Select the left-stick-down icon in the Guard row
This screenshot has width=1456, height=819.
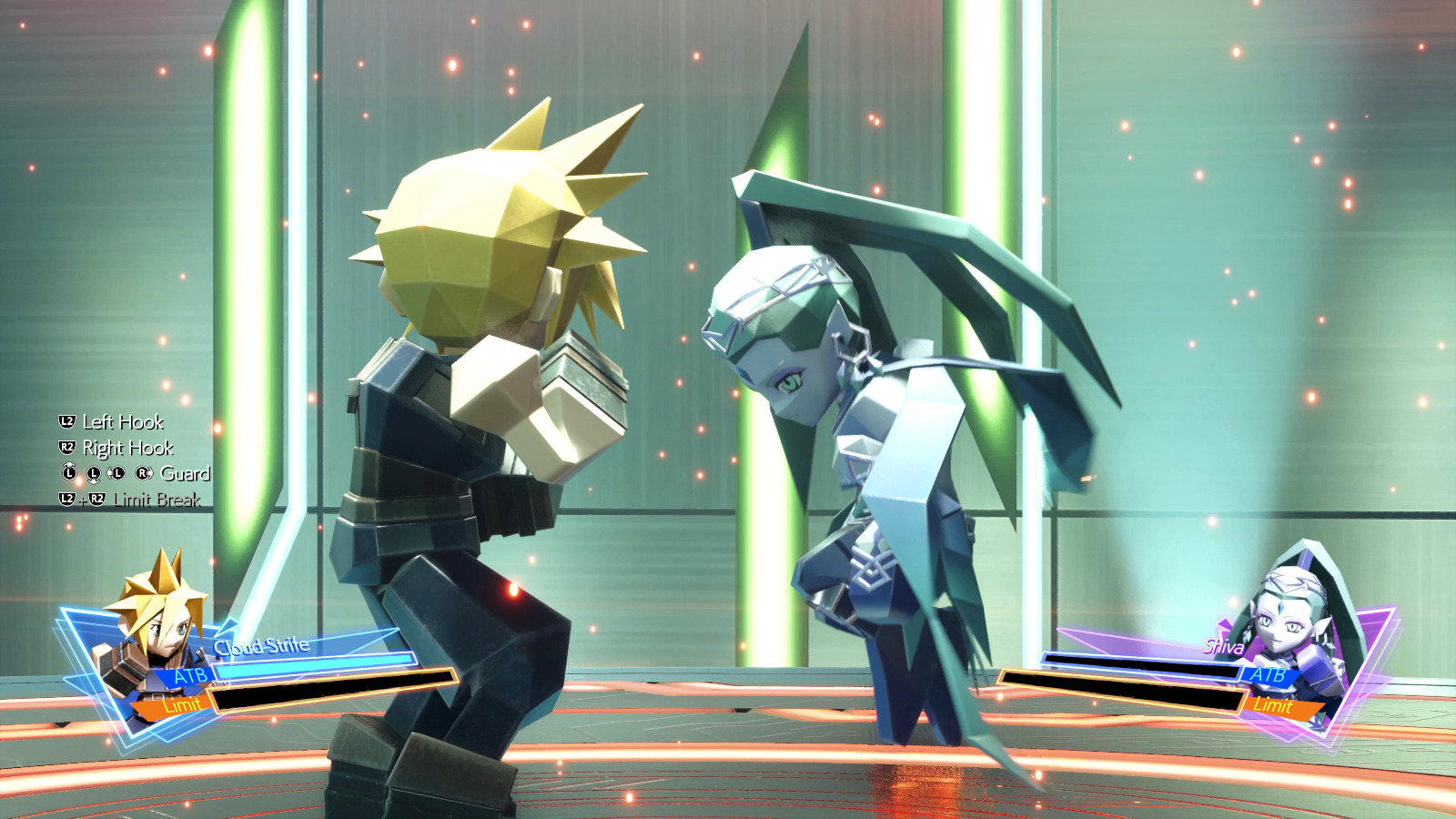click(x=94, y=474)
